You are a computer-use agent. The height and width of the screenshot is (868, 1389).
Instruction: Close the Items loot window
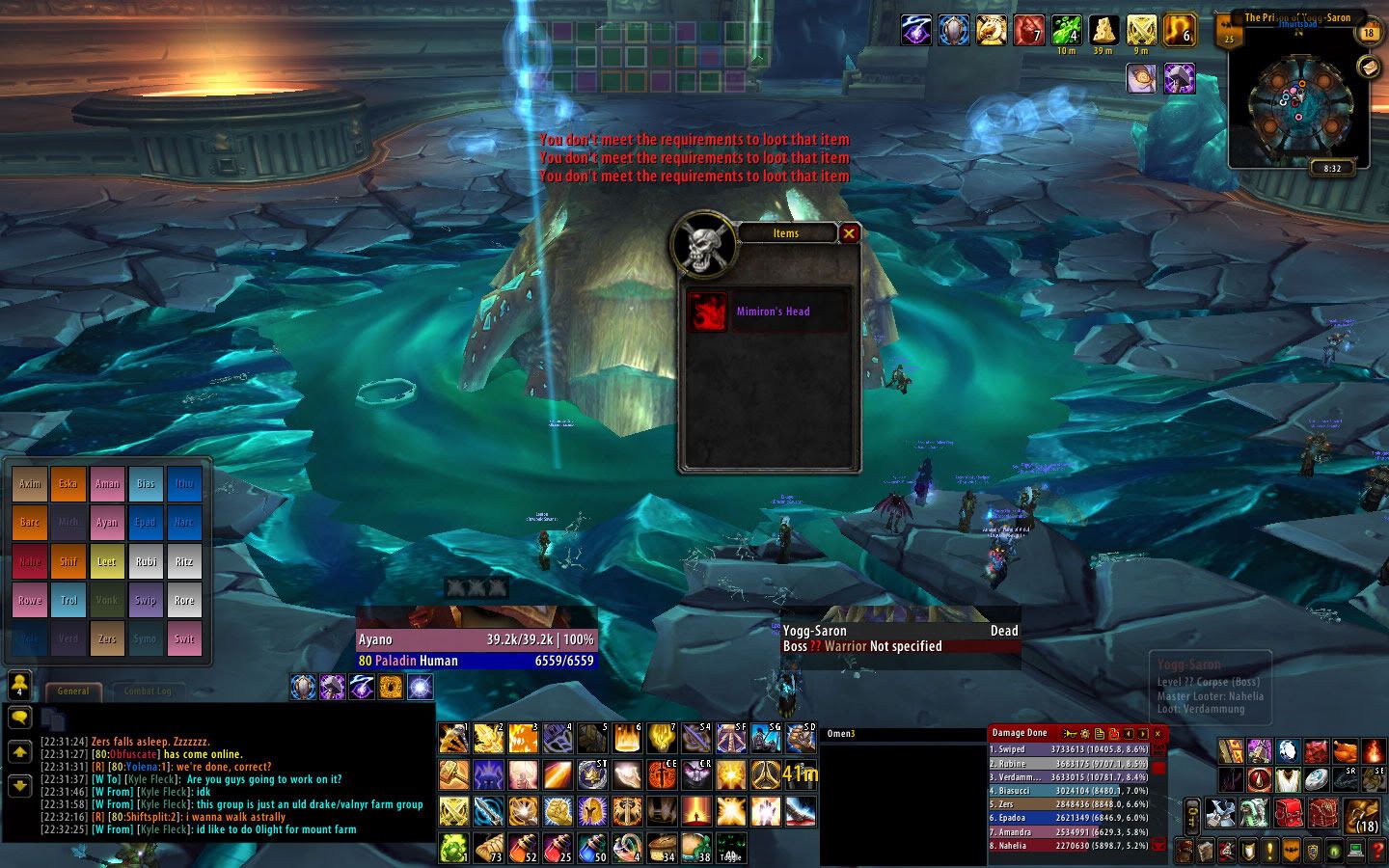tap(849, 232)
